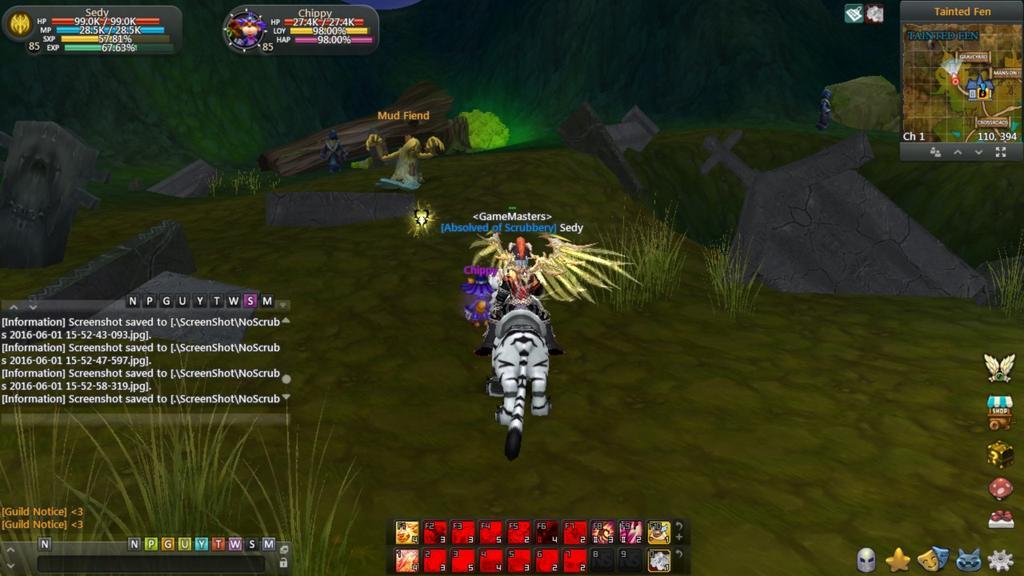Expand the minimap to full size
Image resolution: width=1024 pixels, height=576 pixels.
click(1001, 152)
